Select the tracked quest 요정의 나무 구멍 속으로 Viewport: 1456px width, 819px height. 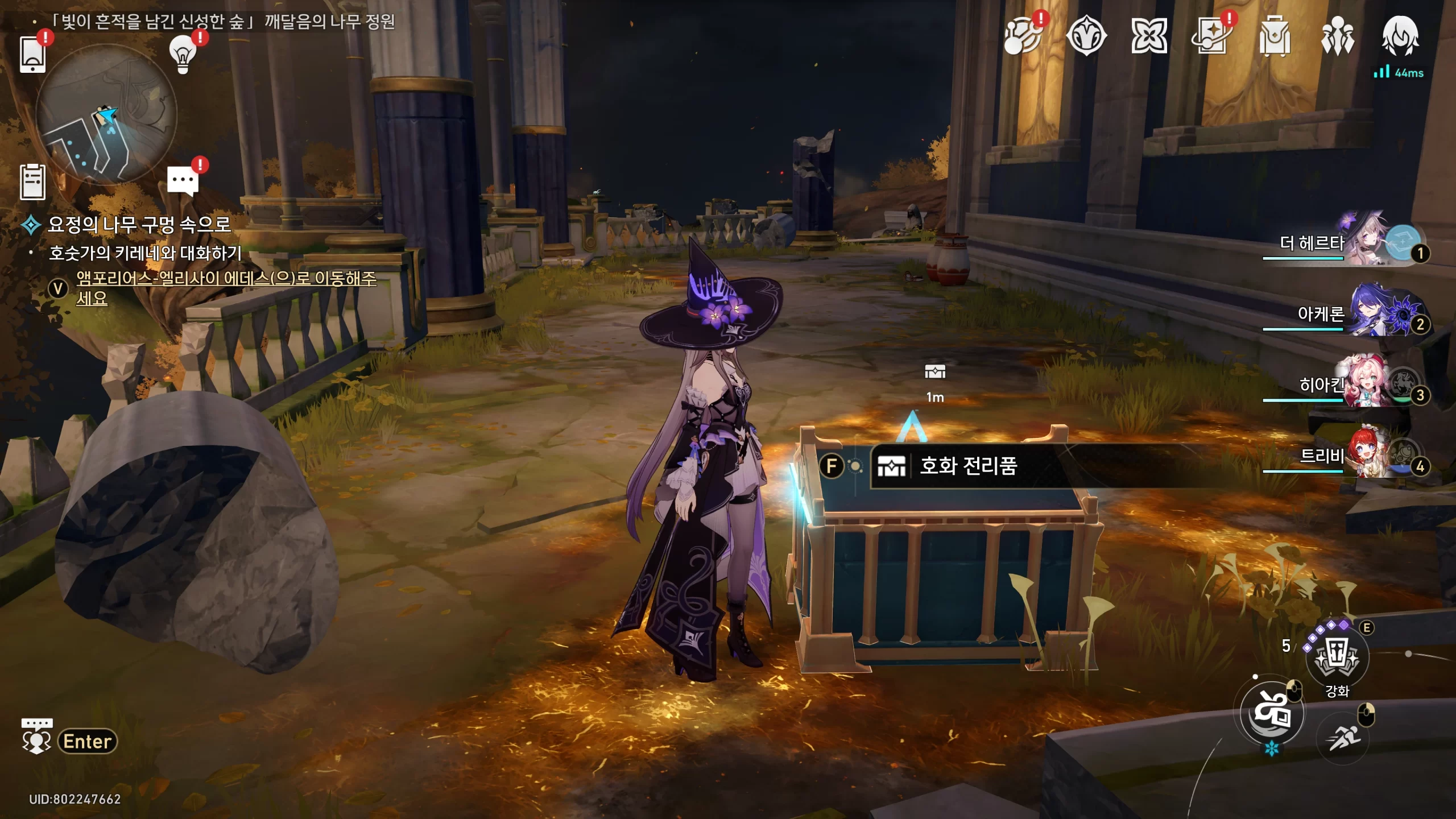coord(139,225)
